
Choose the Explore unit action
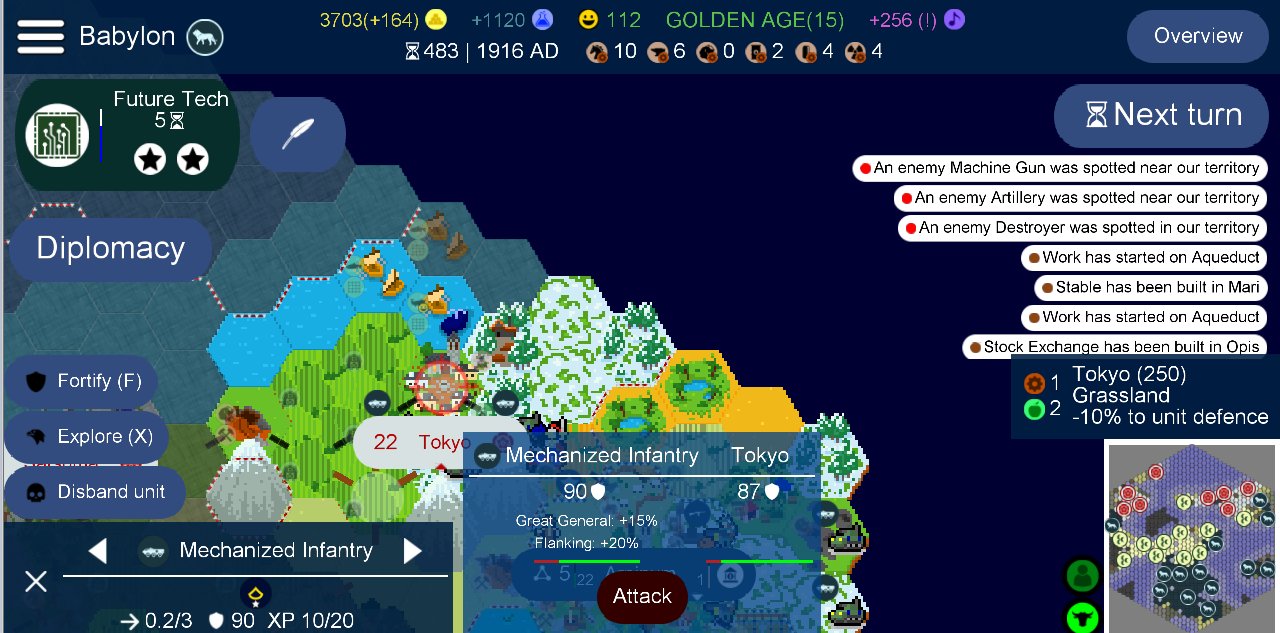pyautogui.click(x=86, y=437)
